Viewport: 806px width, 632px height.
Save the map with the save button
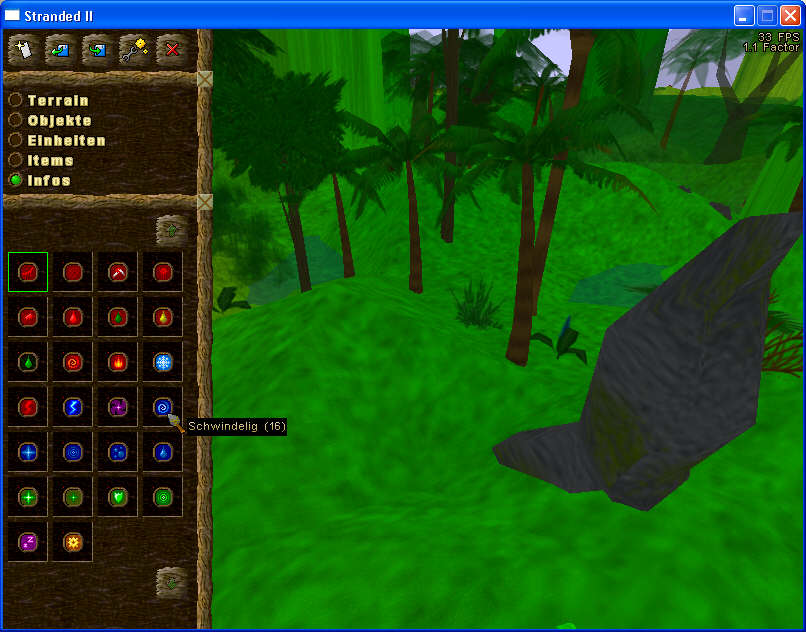coord(97,48)
